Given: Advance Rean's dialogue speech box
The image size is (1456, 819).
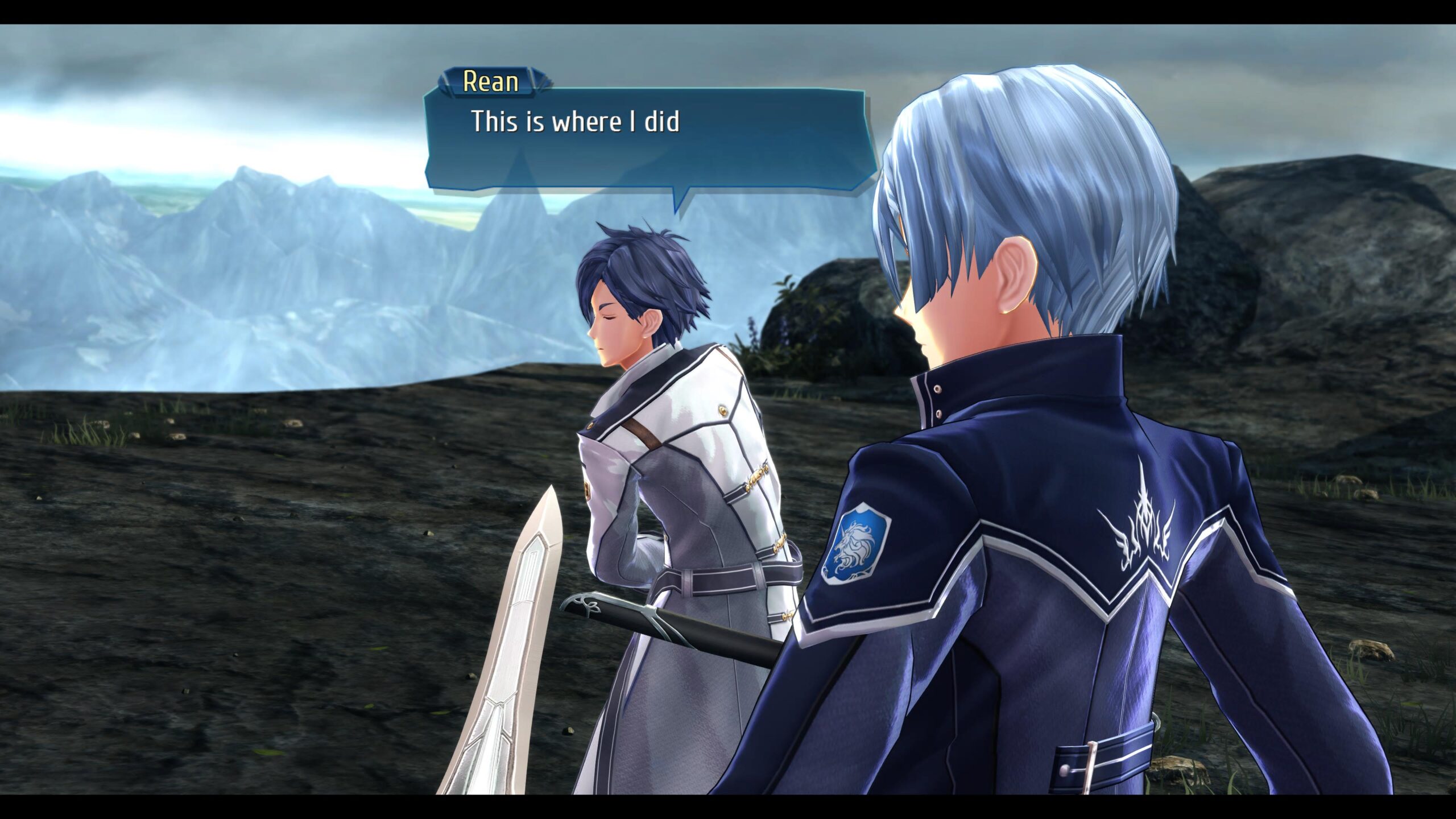Looking at the screenshot, I should [648, 139].
